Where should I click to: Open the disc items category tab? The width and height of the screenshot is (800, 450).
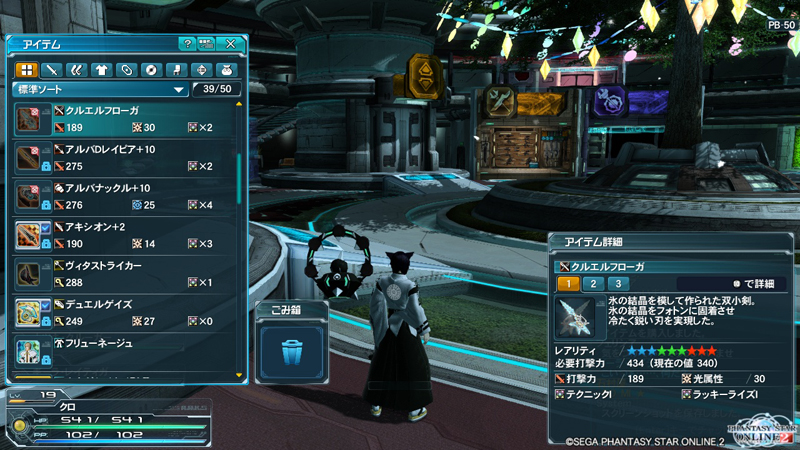151,70
